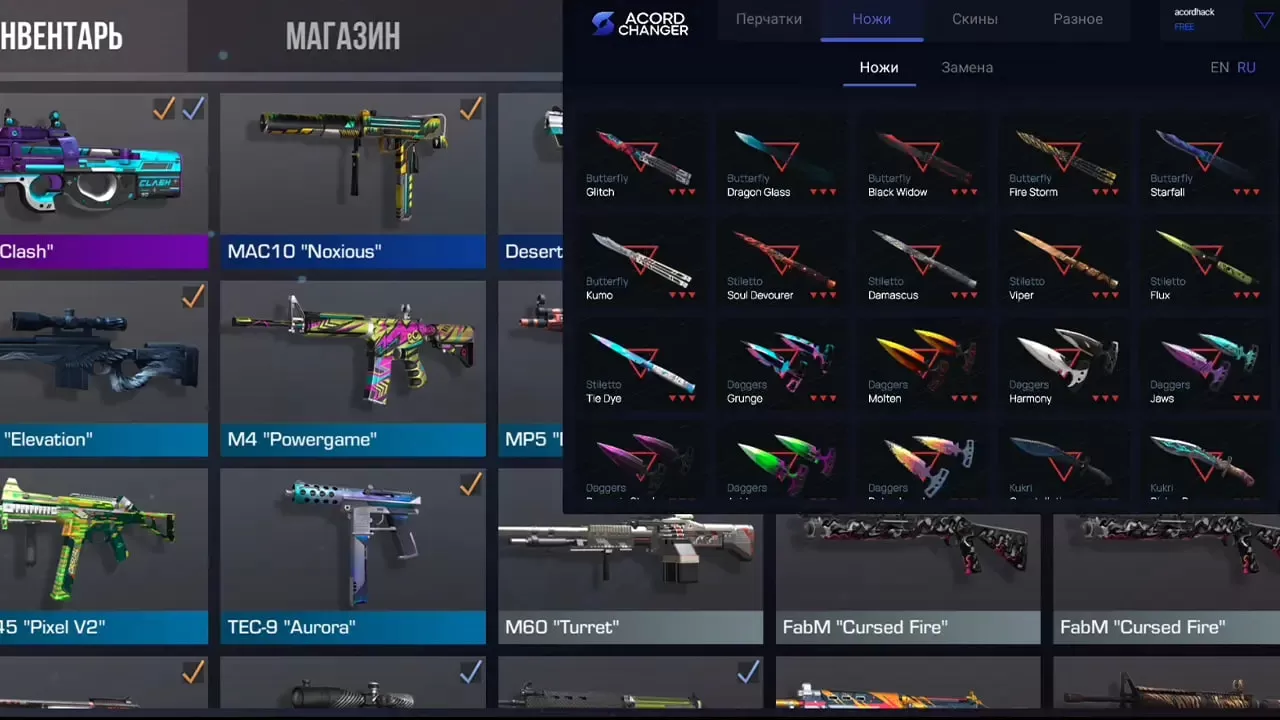Open the Разное category
This screenshot has width=1280, height=720.
(x=1077, y=19)
